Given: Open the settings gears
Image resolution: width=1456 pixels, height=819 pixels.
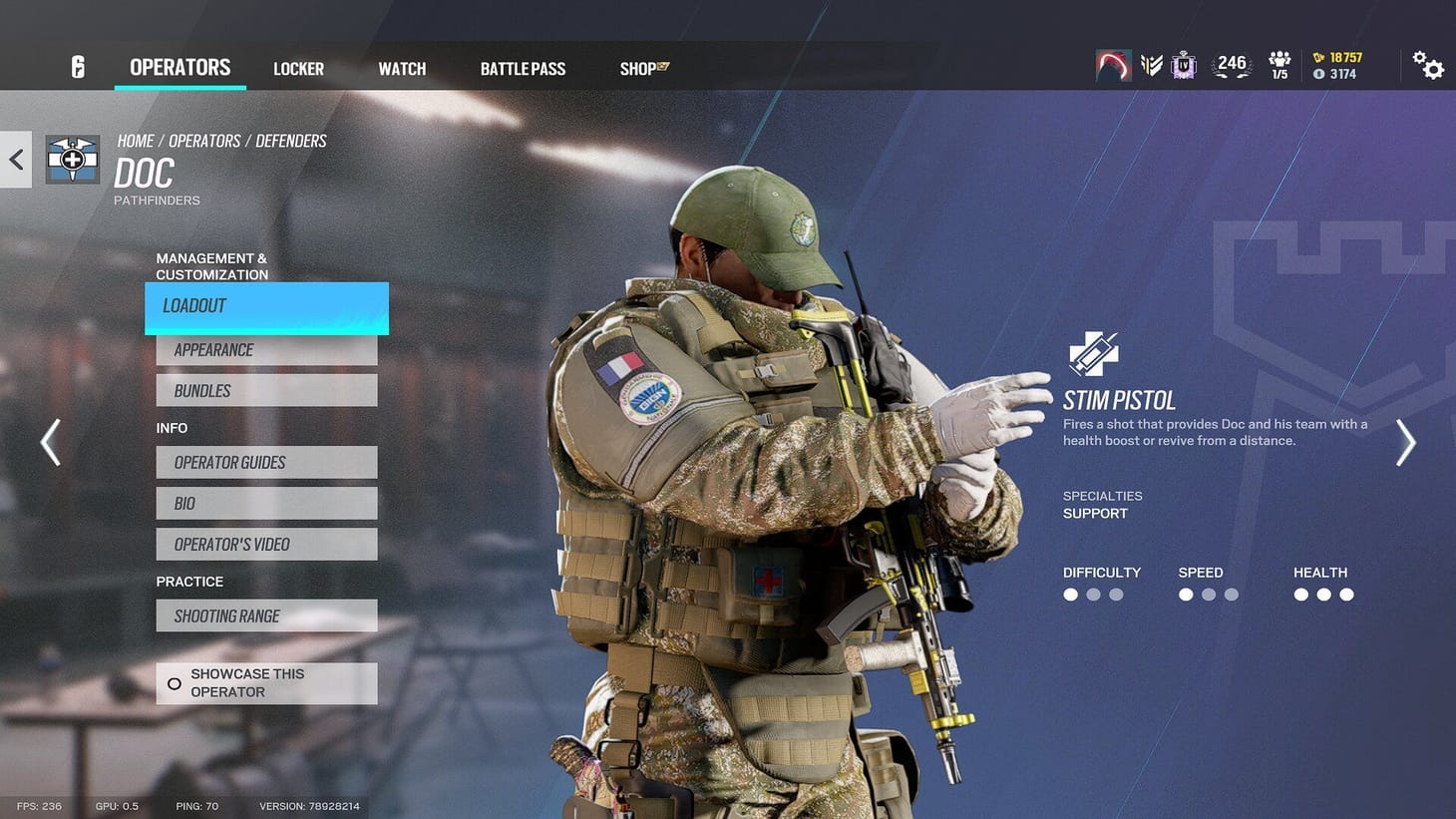Looking at the screenshot, I should (1428, 65).
